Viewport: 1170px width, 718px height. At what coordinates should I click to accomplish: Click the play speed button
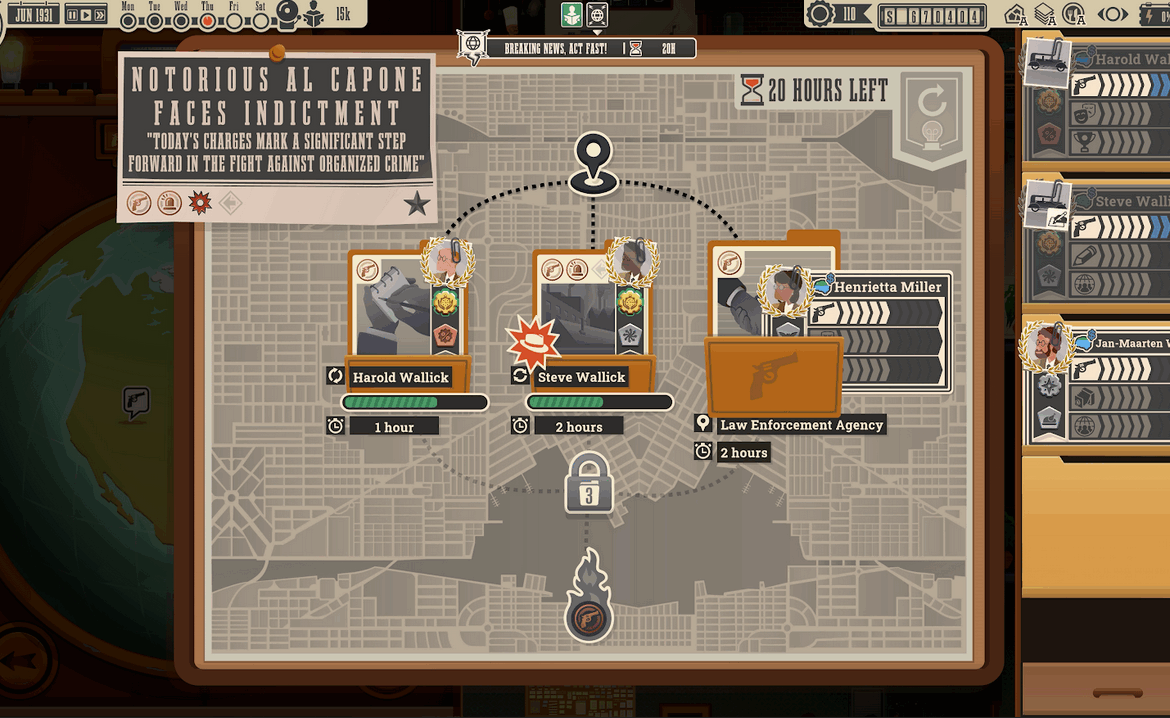86,14
